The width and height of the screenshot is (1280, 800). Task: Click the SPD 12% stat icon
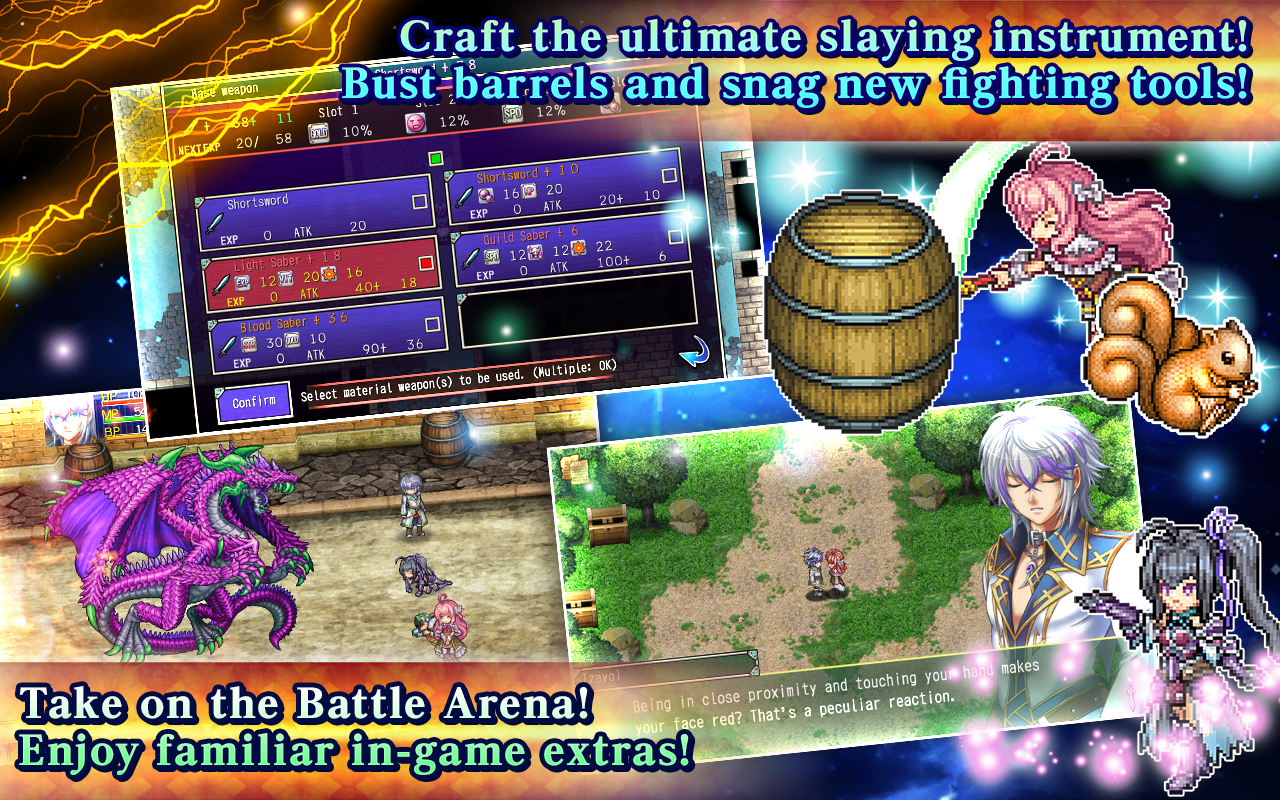[x=513, y=111]
